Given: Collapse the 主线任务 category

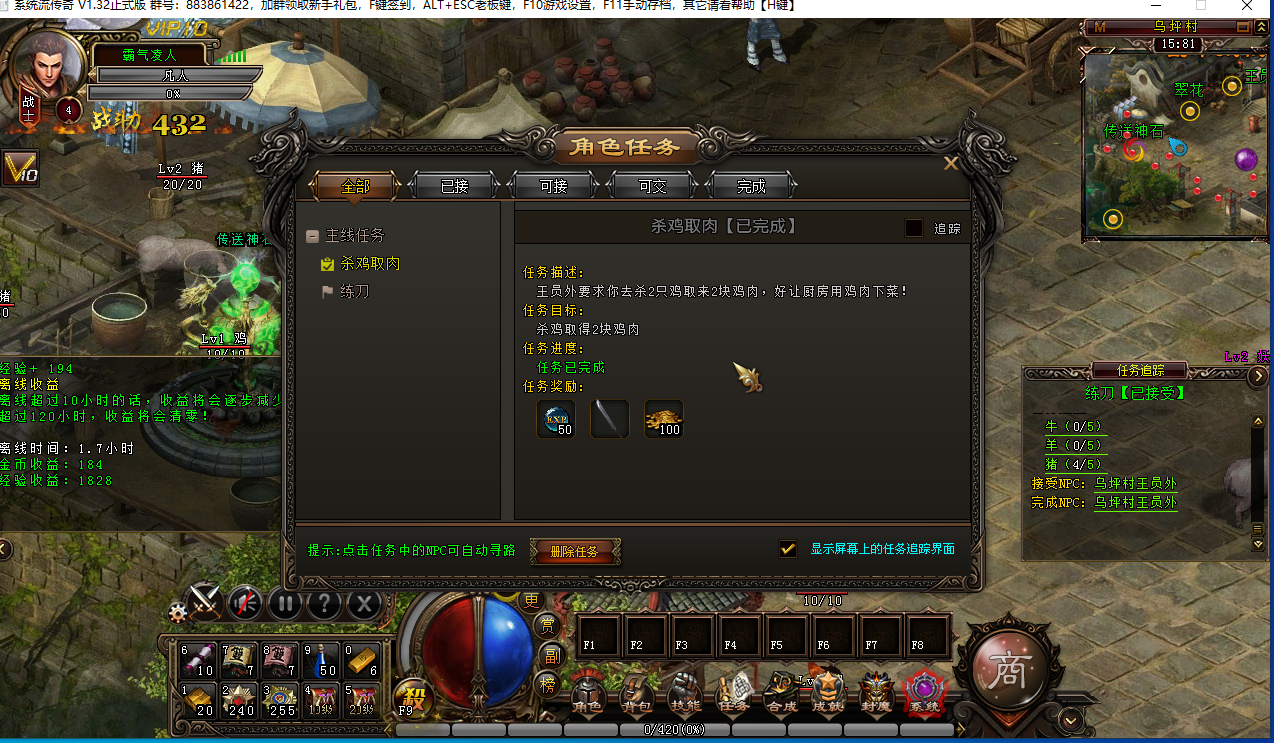Looking at the screenshot, I should coord(313,236).
